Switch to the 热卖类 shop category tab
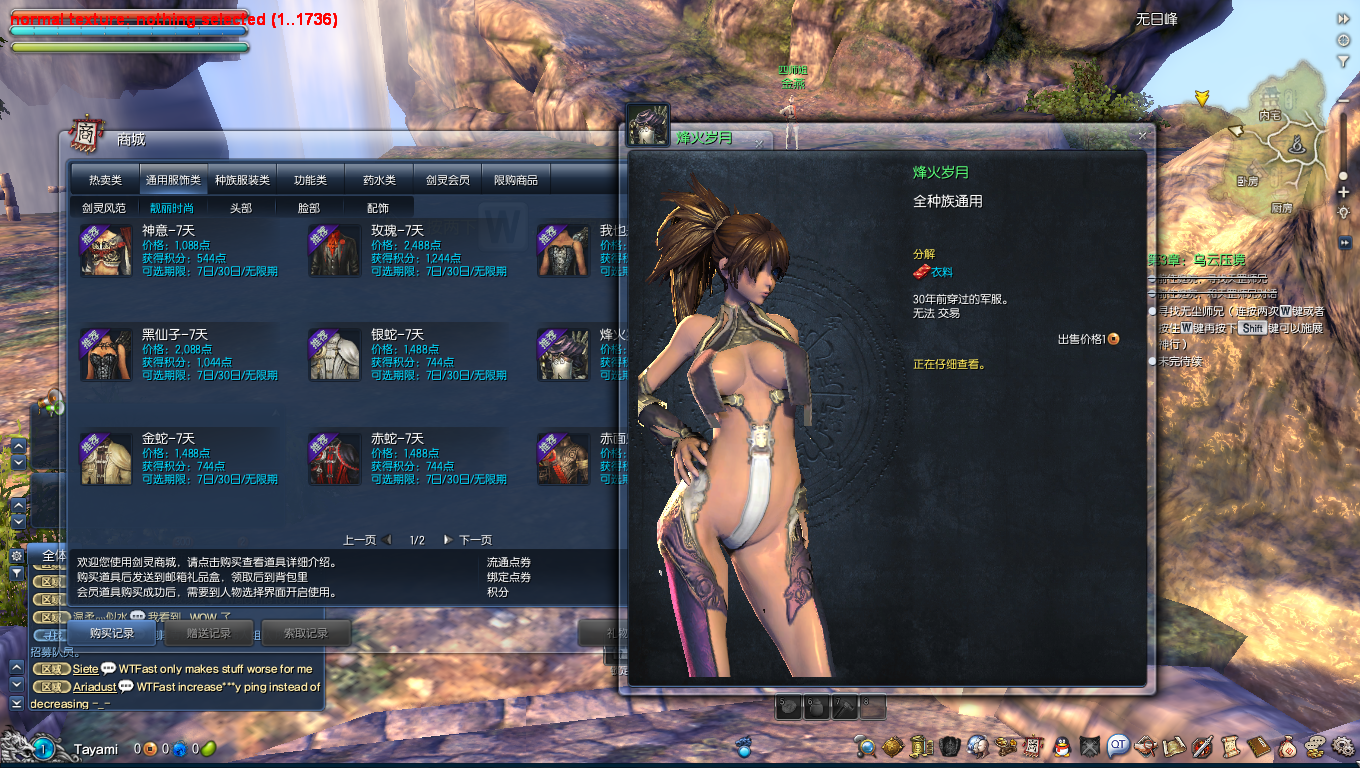 tap(105, 180)
